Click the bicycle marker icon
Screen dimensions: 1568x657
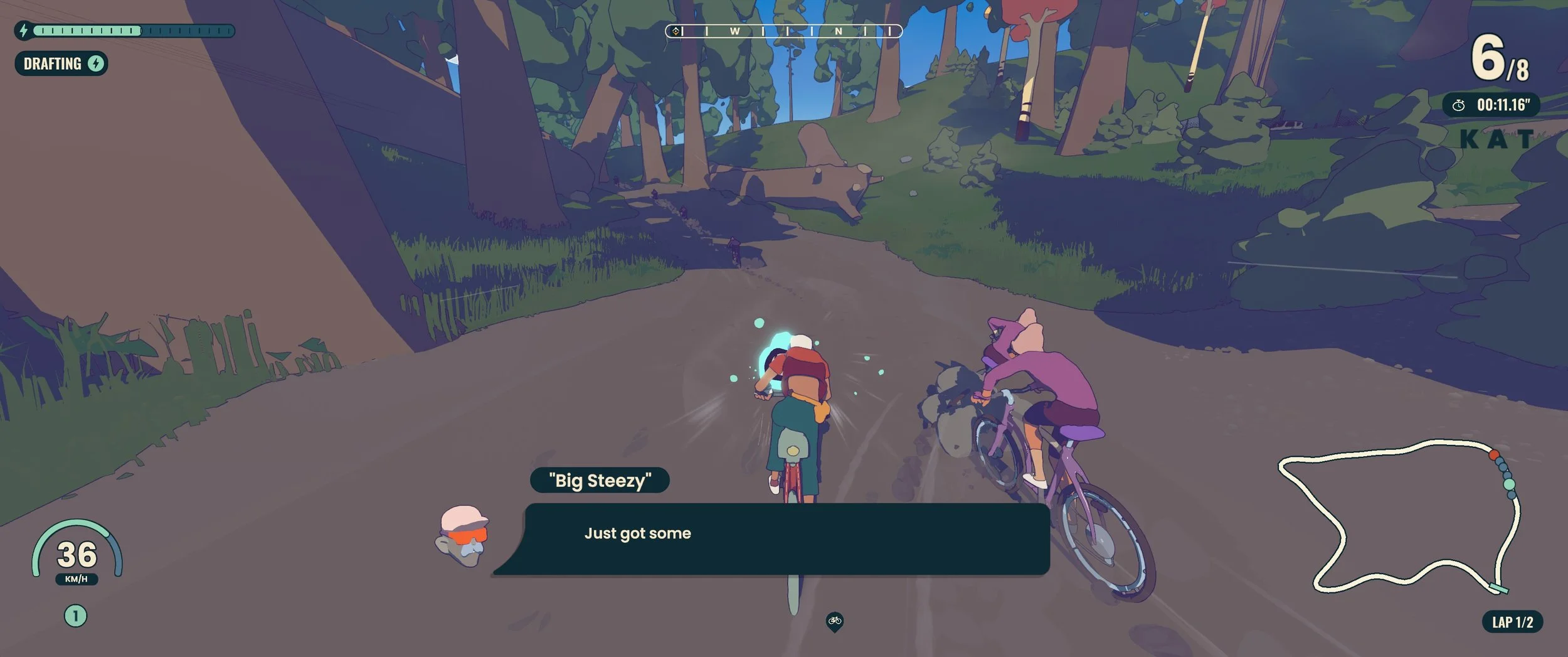pyautogui.click(x=834, y=621)
